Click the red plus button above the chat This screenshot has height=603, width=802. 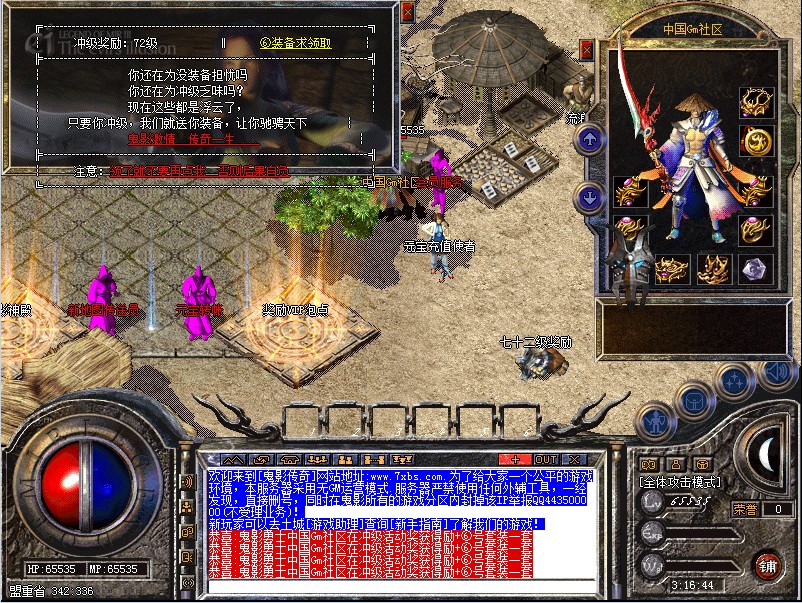click(x=513, y=459)
